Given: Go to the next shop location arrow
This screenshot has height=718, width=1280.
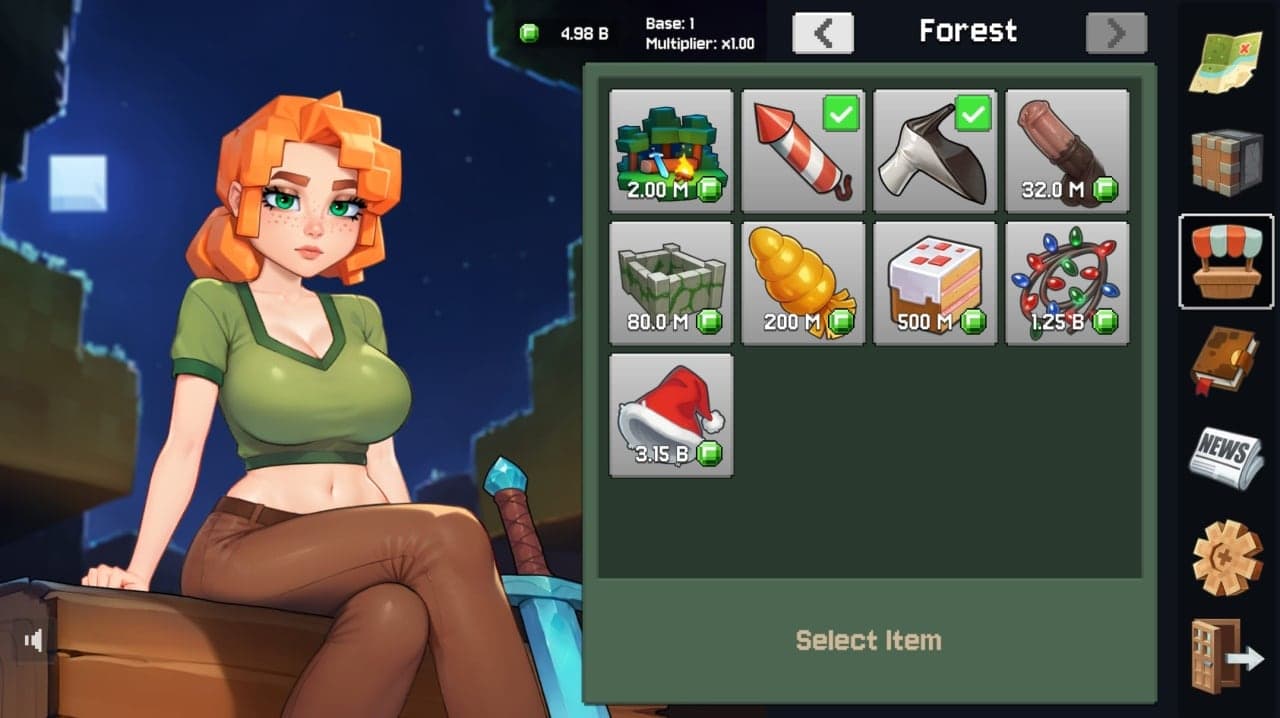Looking at the screenshot, I should [1116, 33].
